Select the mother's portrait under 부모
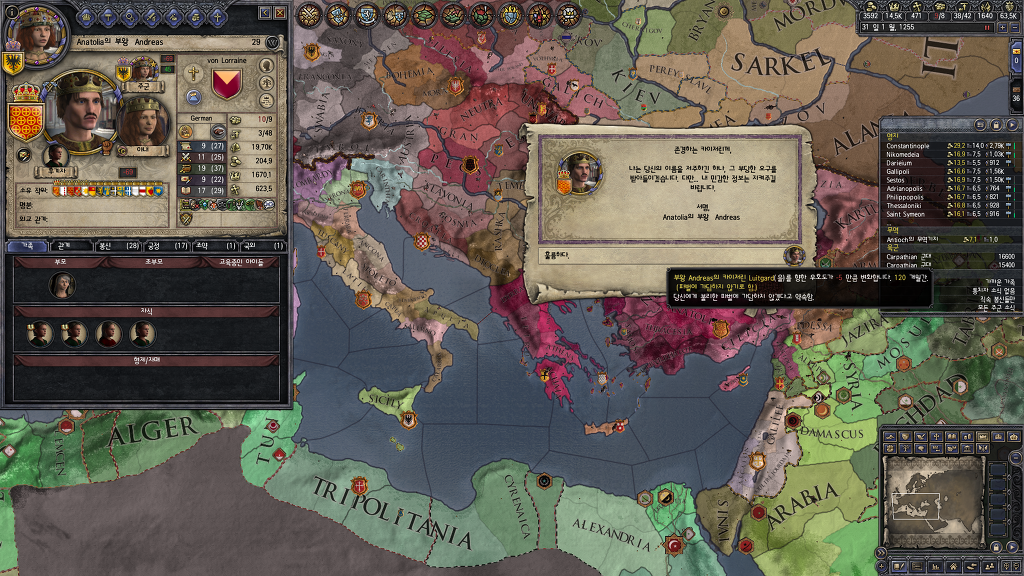This screenshot has height=576, width=1024. [62, 285]
